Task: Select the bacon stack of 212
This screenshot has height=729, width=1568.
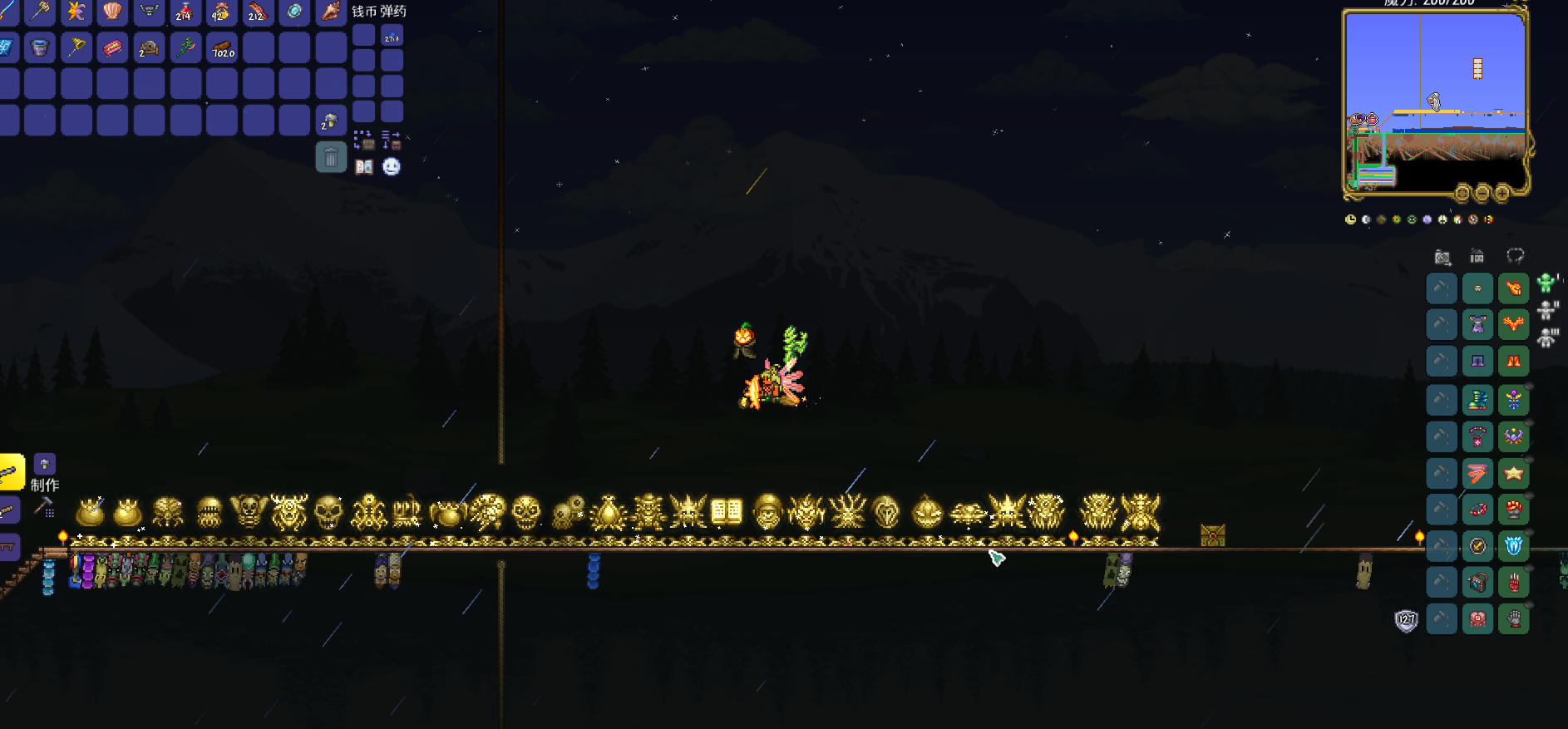Action: coord(257,11)
